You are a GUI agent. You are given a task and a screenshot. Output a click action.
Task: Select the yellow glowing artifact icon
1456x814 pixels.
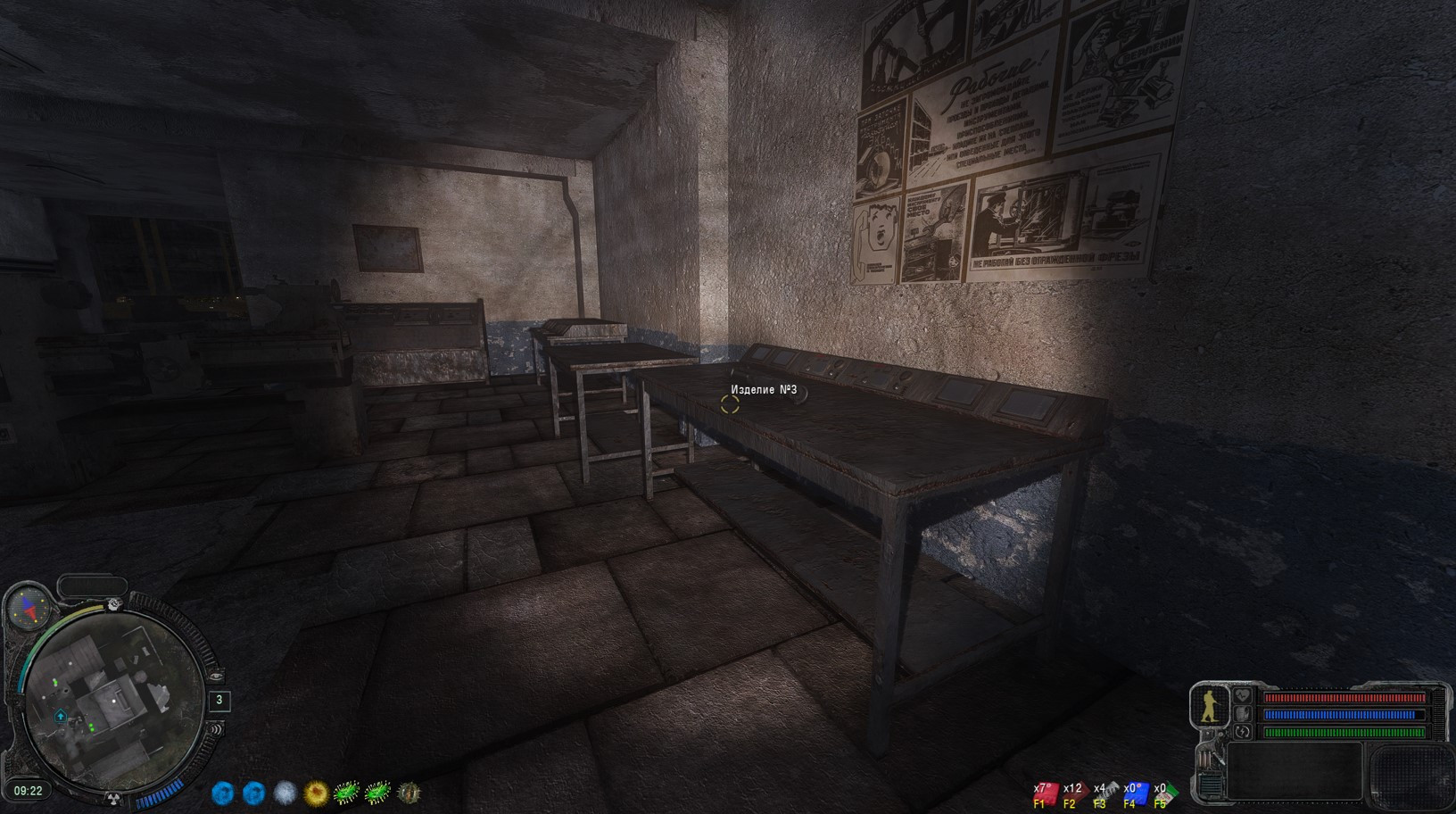(316, 792)
